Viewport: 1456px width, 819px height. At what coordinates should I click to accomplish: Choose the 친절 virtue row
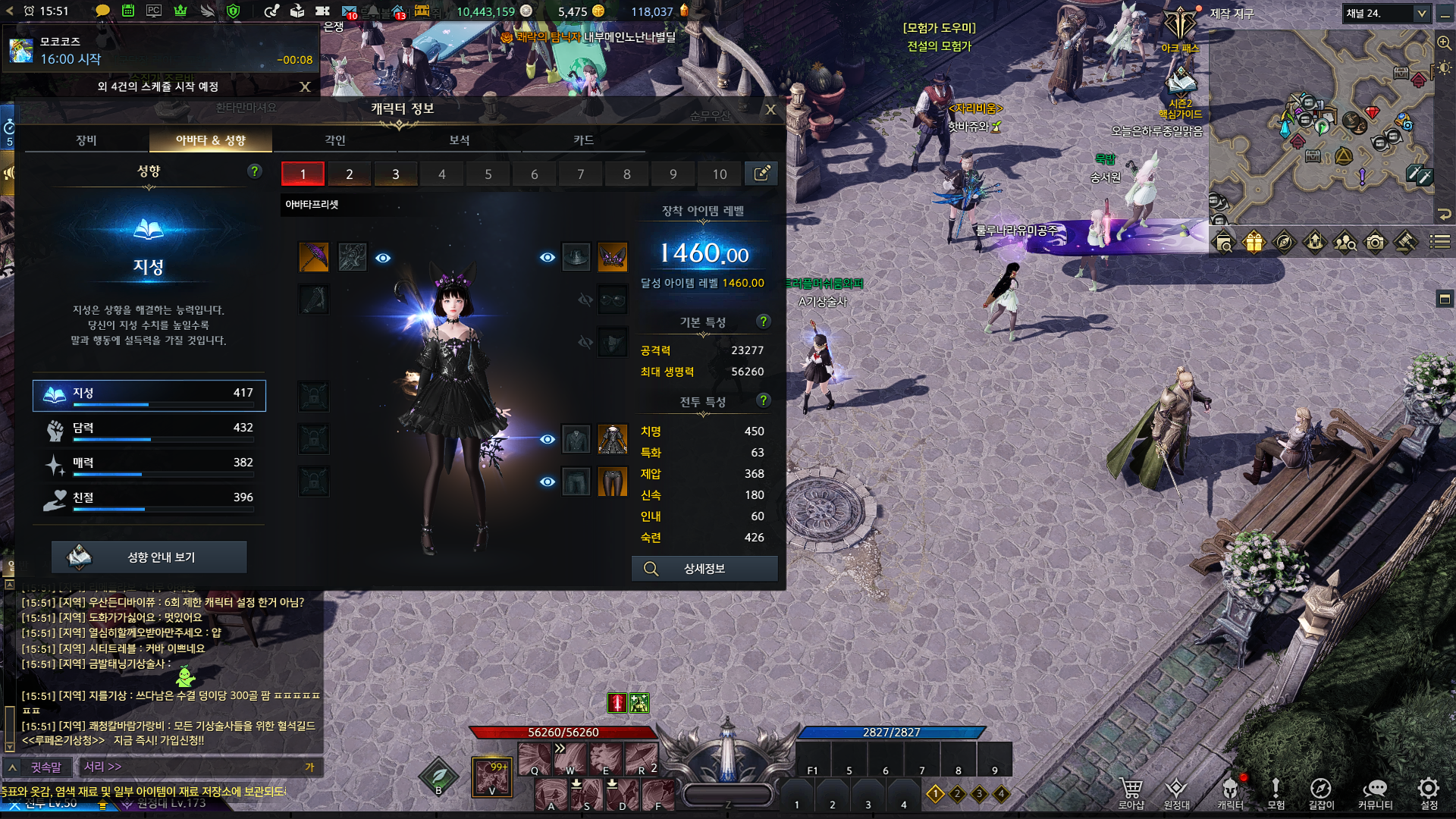(x=149, y=499)
